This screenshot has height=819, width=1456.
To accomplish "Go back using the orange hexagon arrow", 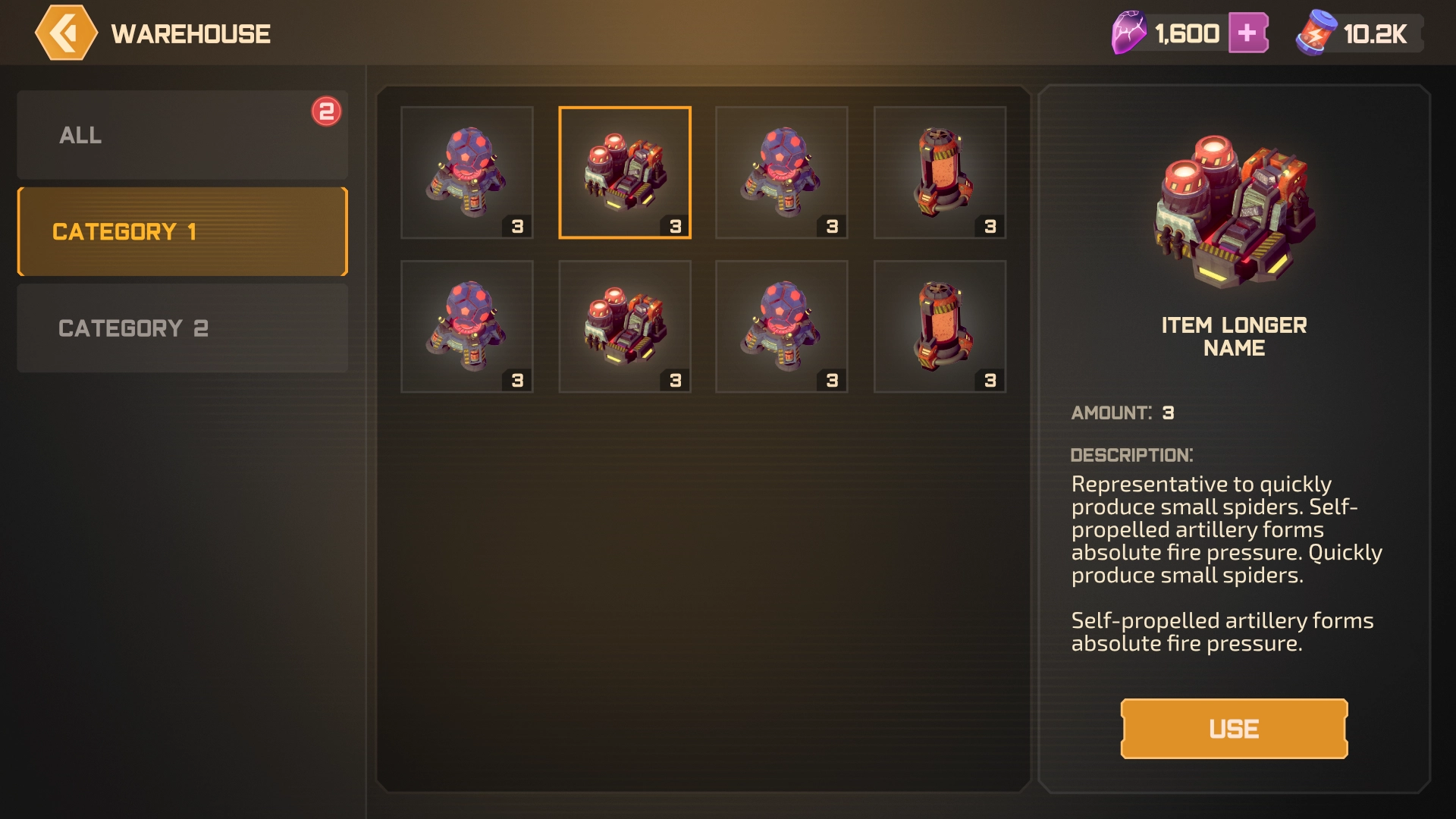I will tap(66, 33).
